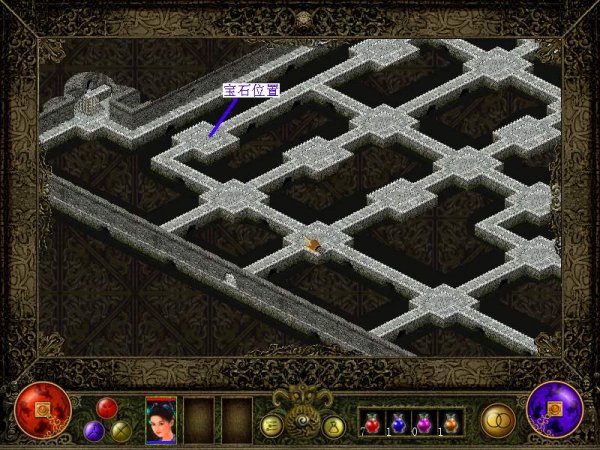Use the orange potion in the belt
Viewport: 600px width, 450px height.
click(450, 423)
